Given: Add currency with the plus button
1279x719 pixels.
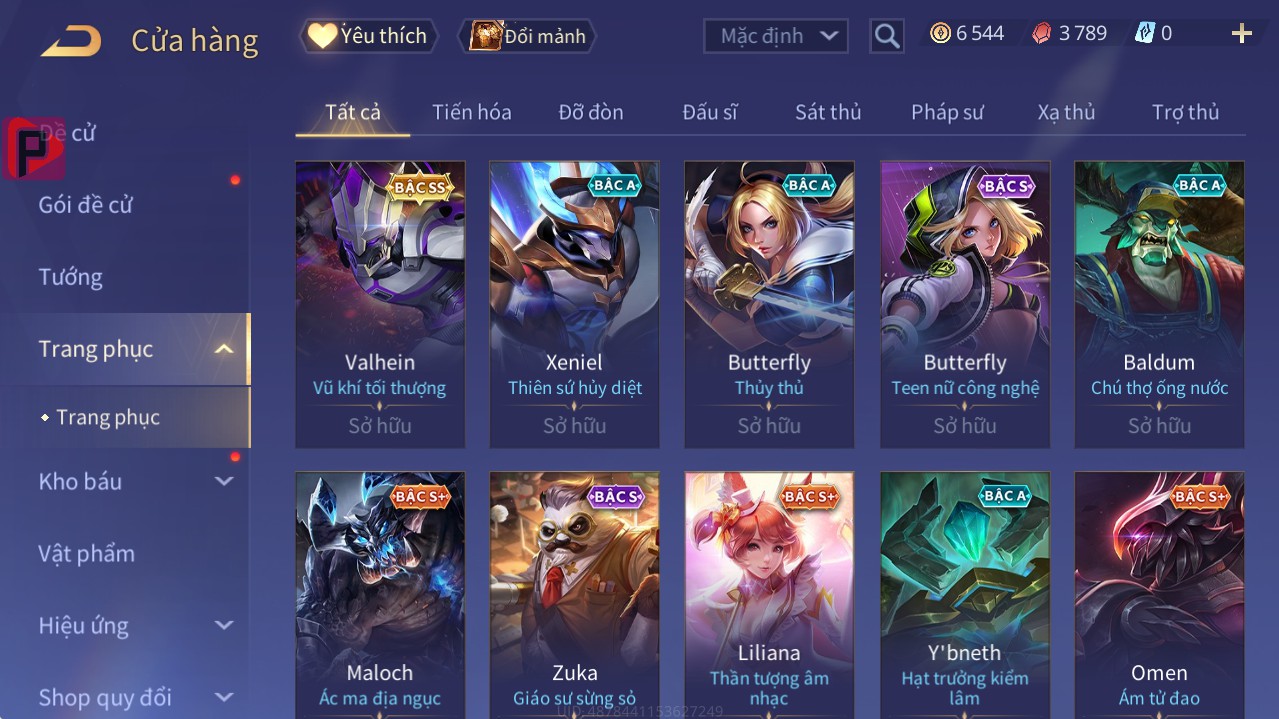Looking at the screenshot, I should (1241, 34).
